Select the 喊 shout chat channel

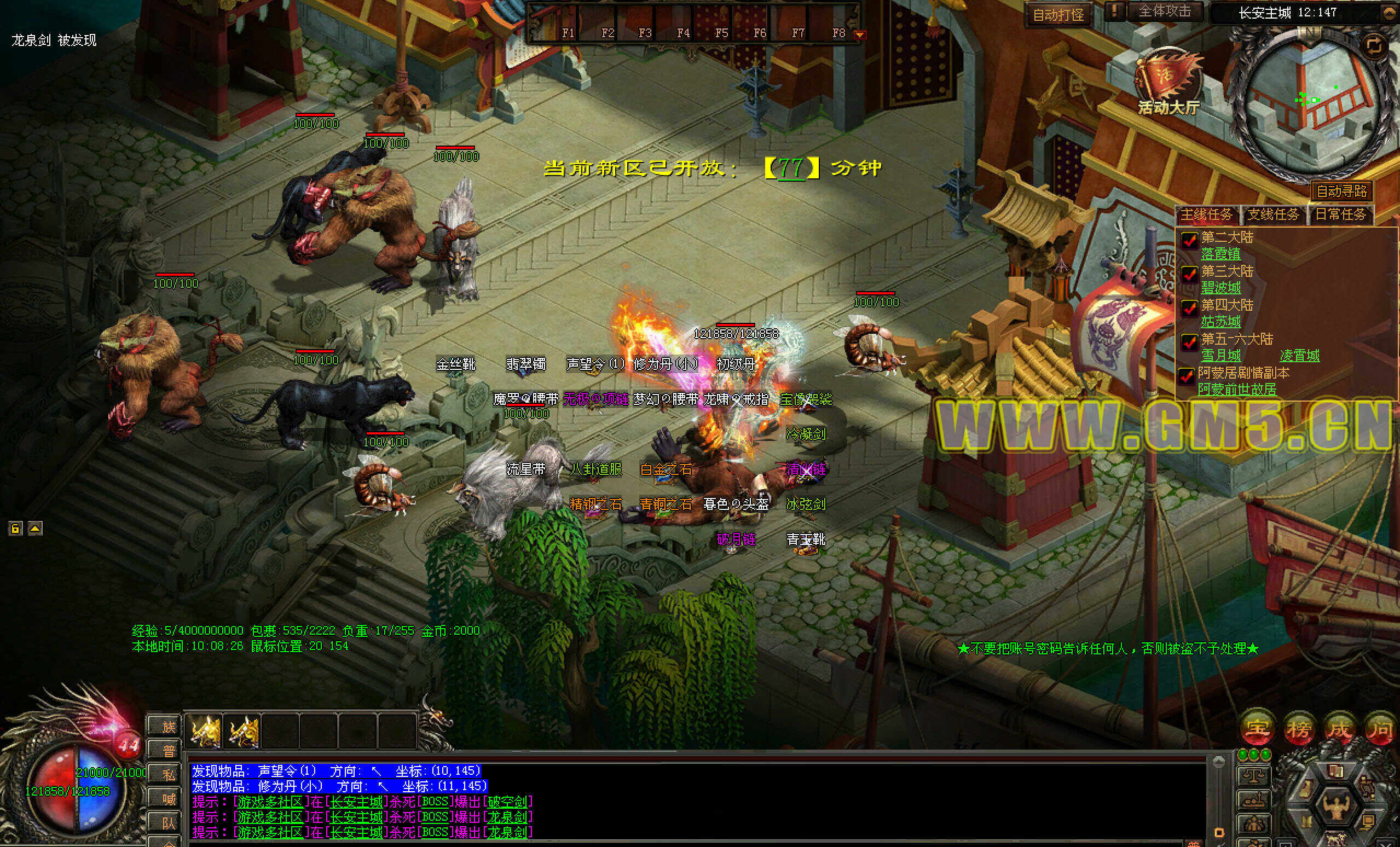pos(169,799)
